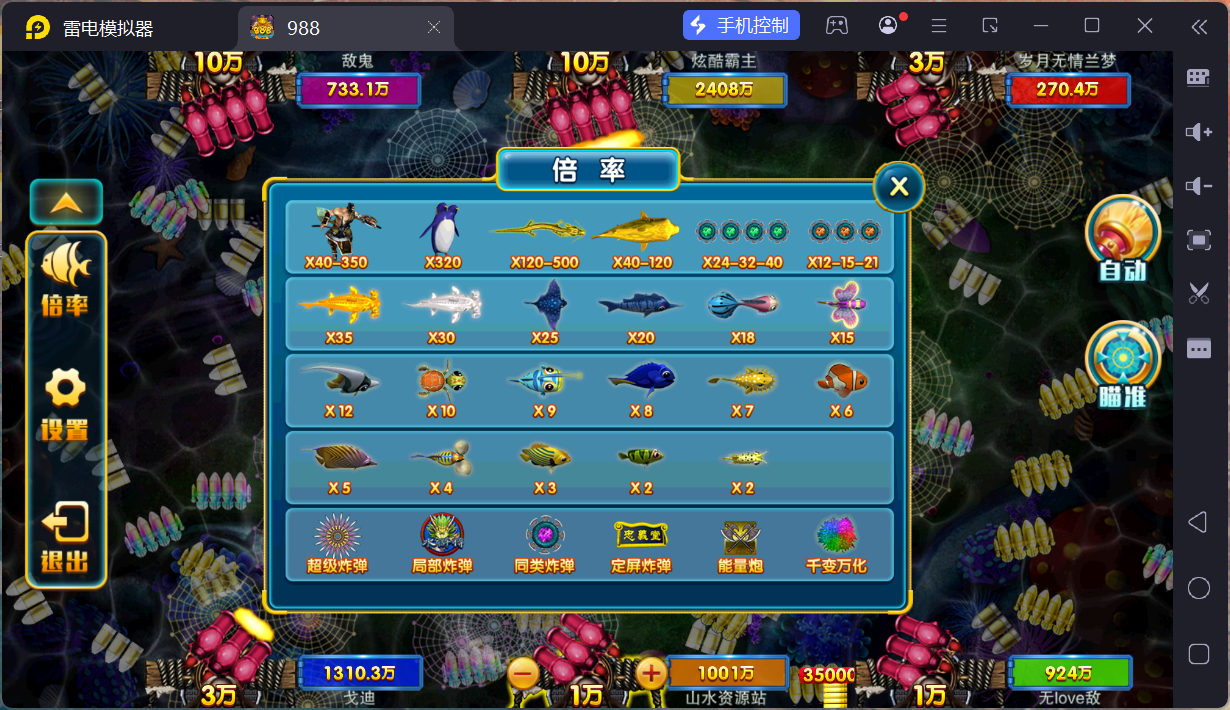Viewport: 1230px width, 710px height.
Task: Select the 局部炸弹 local bomb icon
Action: pos(442,543)
